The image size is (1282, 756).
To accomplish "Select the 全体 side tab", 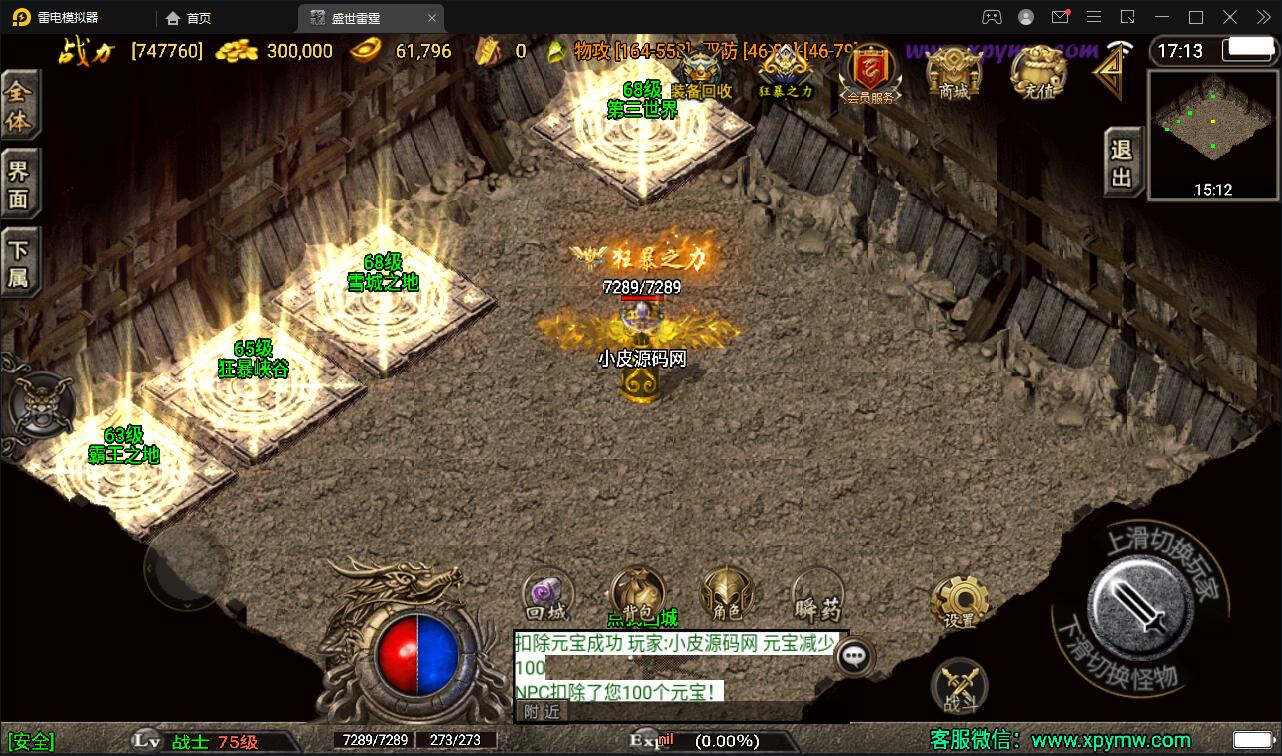I will tap(19, 106).
